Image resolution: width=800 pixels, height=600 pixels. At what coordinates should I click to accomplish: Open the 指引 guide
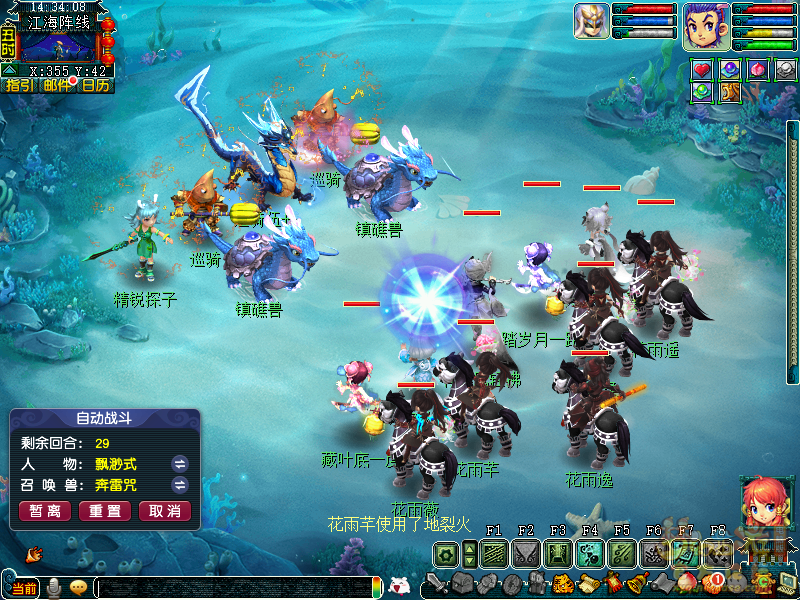click(19, 86)
